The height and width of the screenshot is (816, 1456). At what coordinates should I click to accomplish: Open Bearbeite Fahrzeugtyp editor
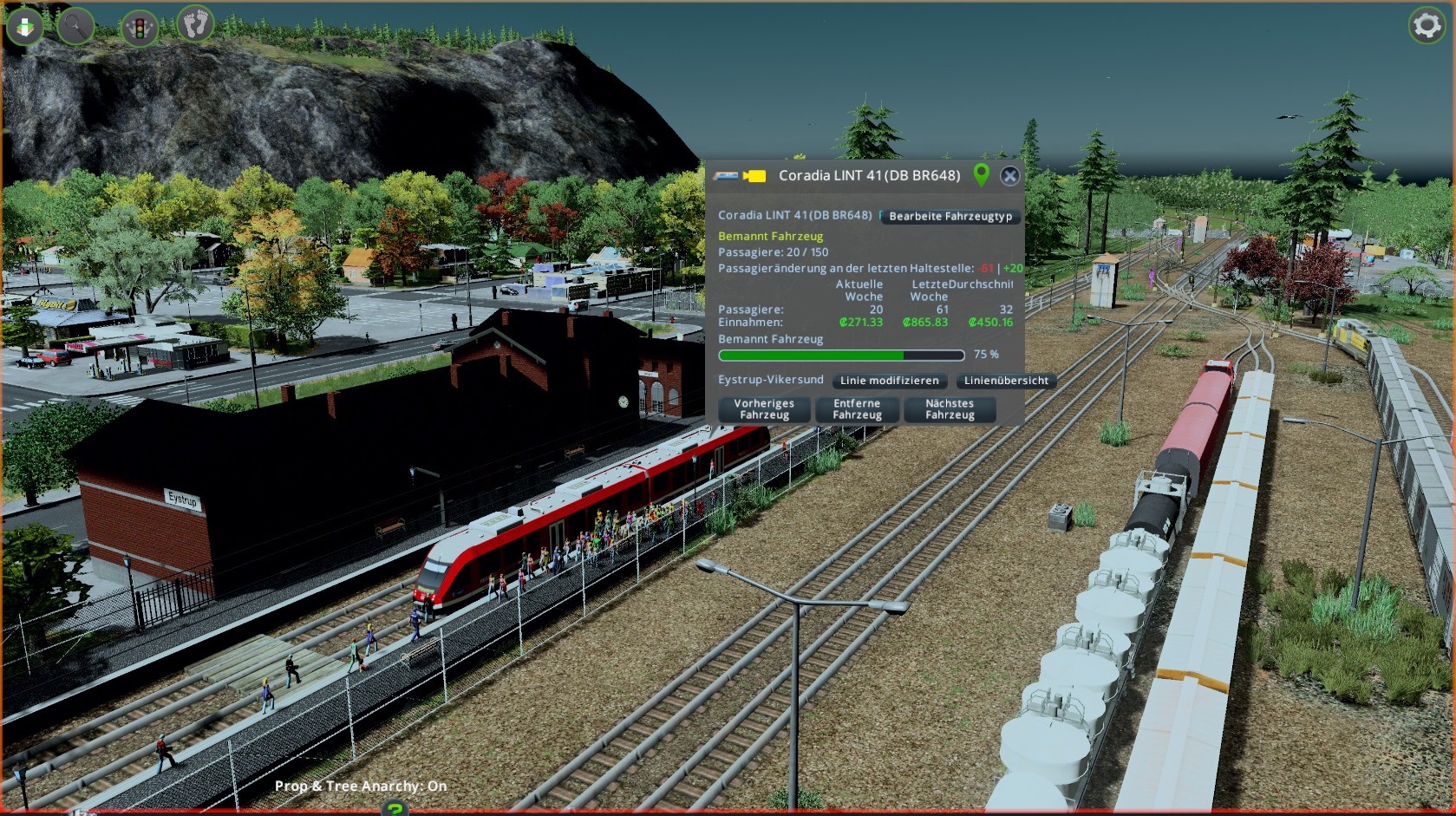point(950,217)
